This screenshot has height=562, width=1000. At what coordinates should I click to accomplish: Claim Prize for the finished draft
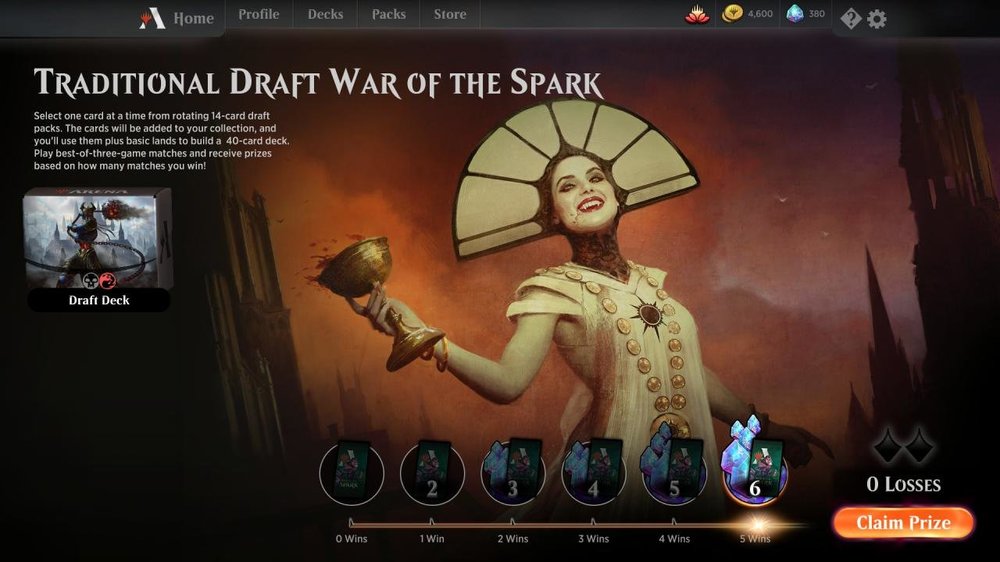(x=902, y=522)
